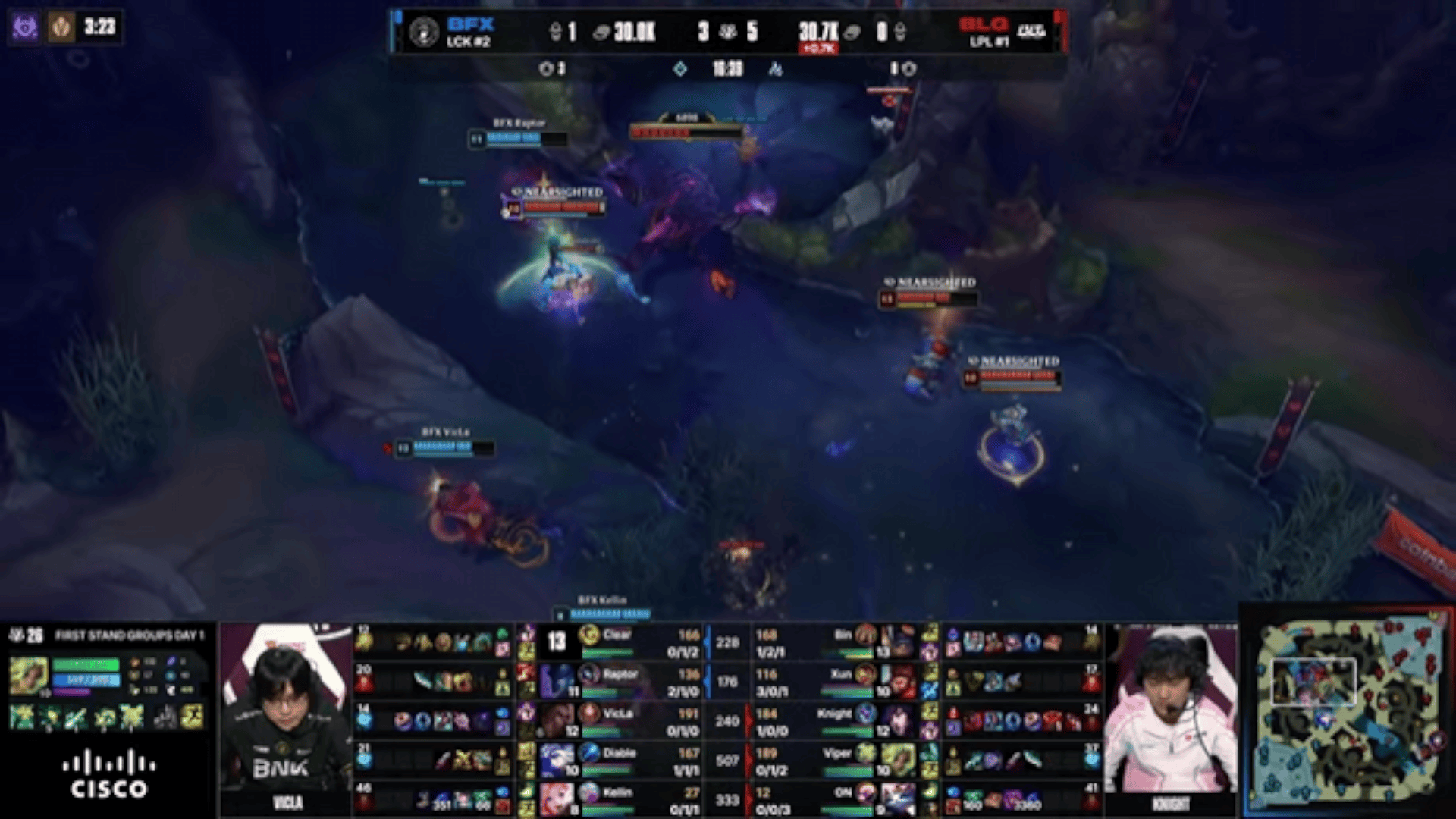Screen dimensions: 1456x819
Task: Click the BFX team logo in top scoreboard
Action: [x=423, y=32]
